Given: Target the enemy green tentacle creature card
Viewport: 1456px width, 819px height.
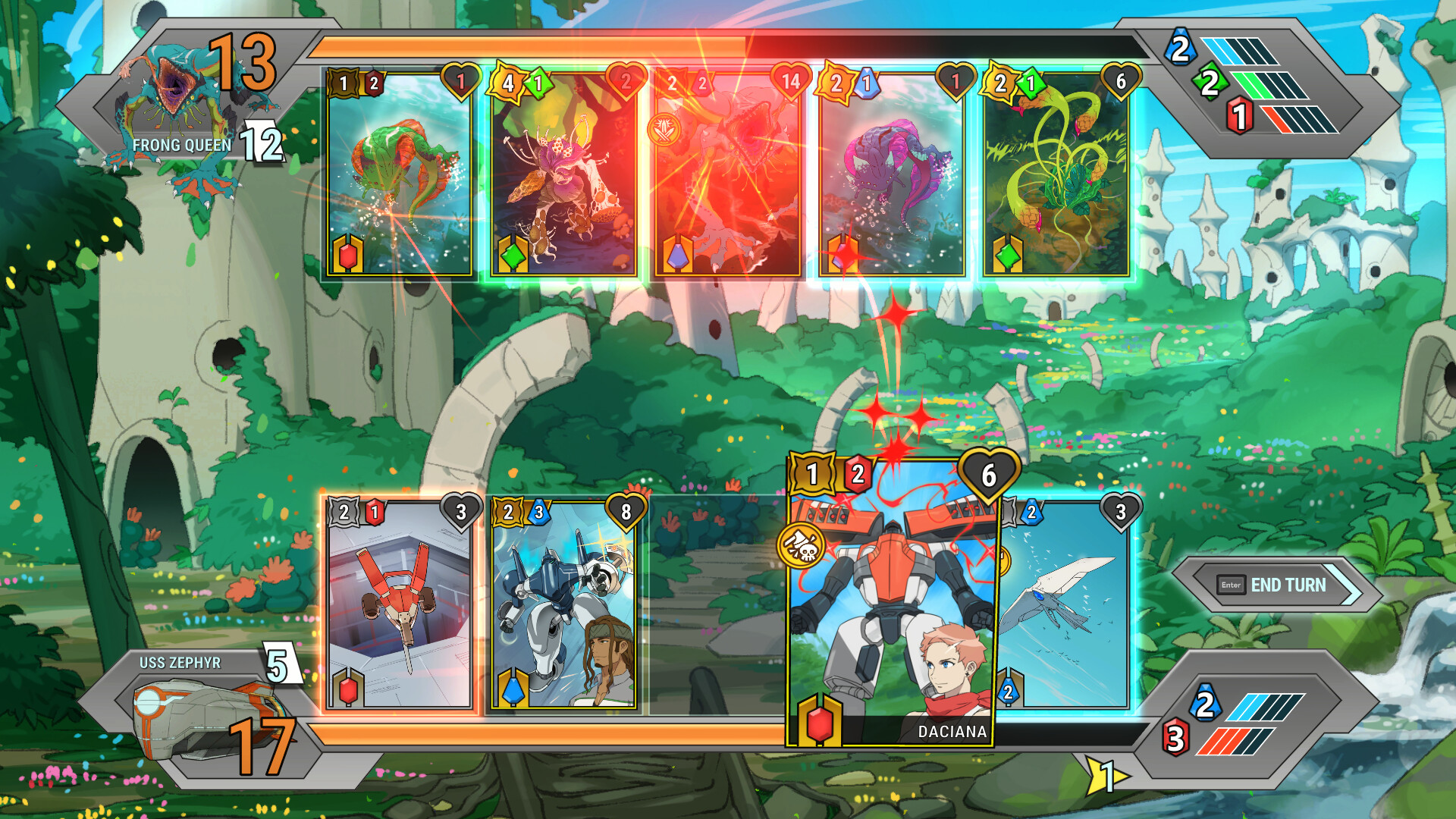Looking at the screenshot, I should pos(400,174).
